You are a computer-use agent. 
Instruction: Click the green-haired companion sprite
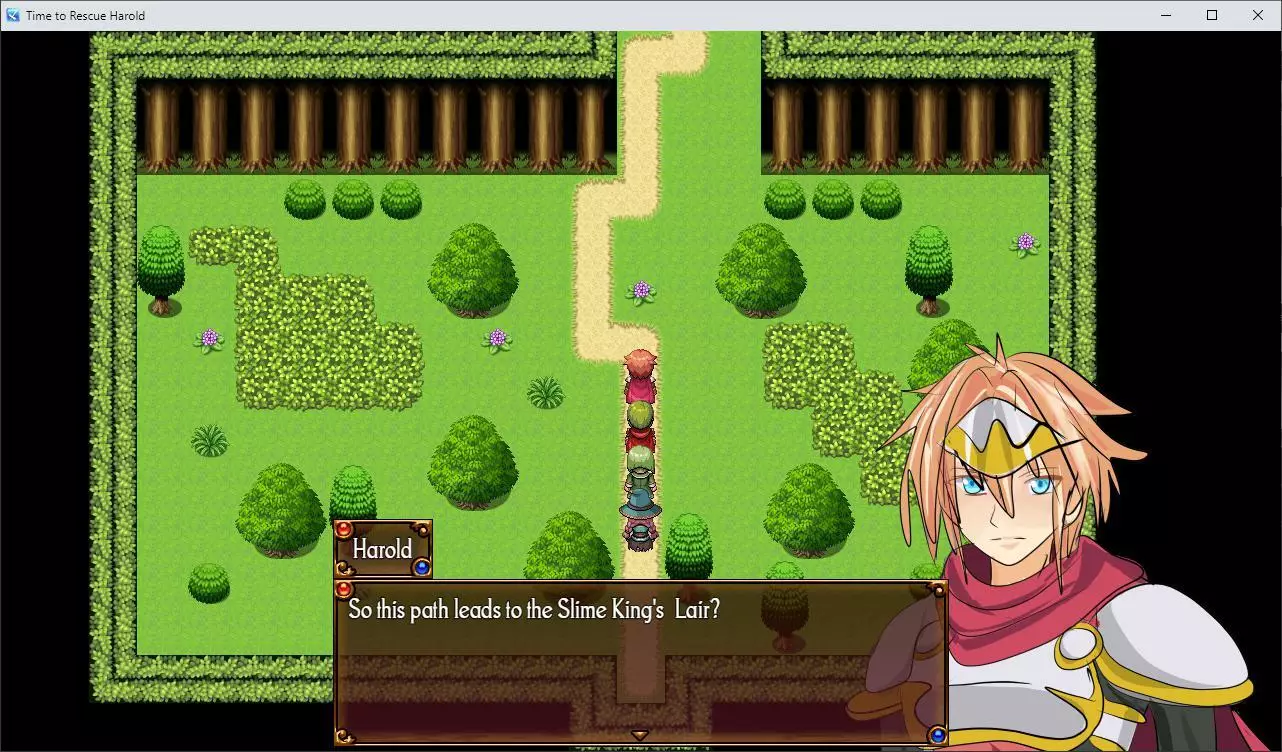(640, 465)
